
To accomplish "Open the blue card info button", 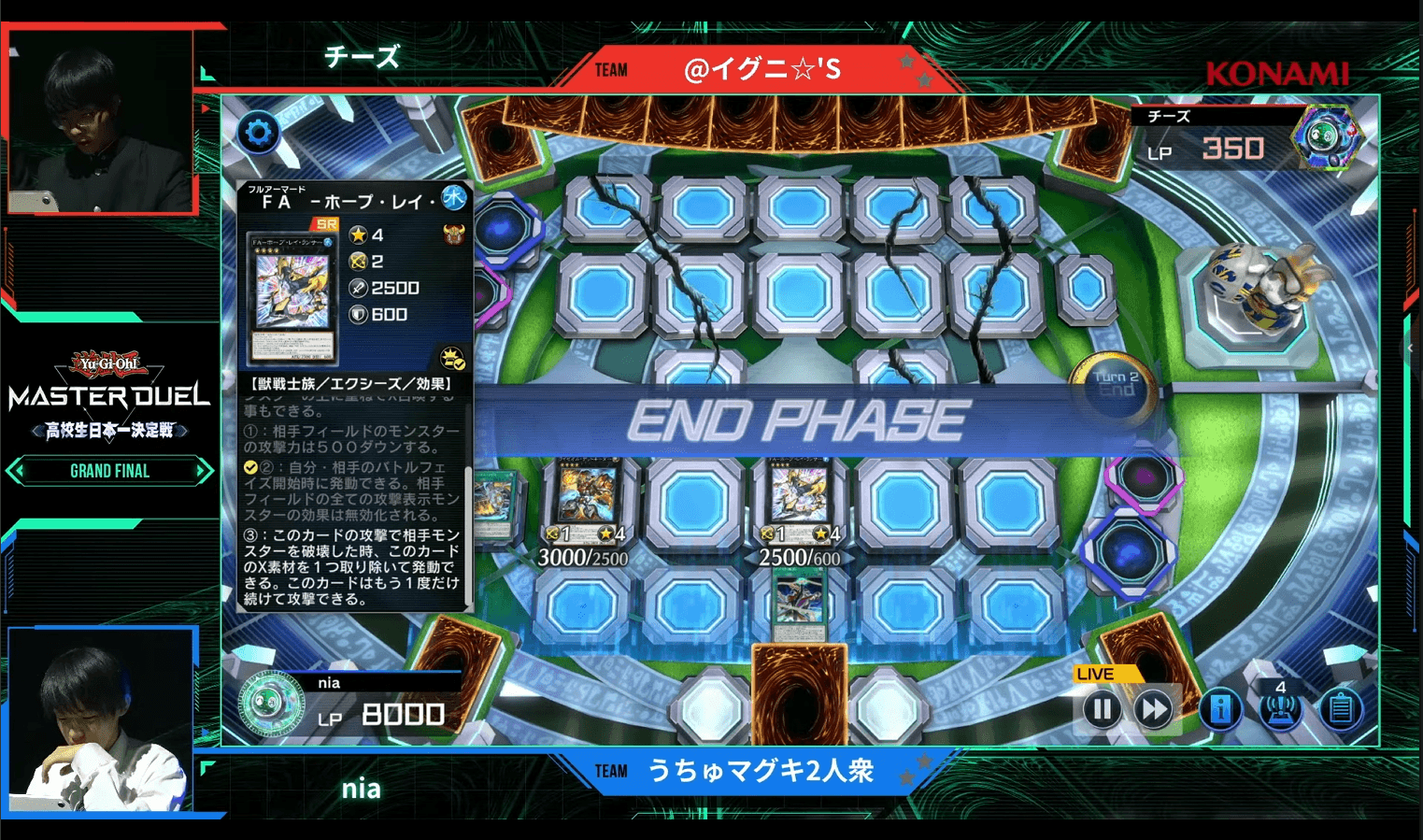I will pyautogui.click(x=1220, y=710).
